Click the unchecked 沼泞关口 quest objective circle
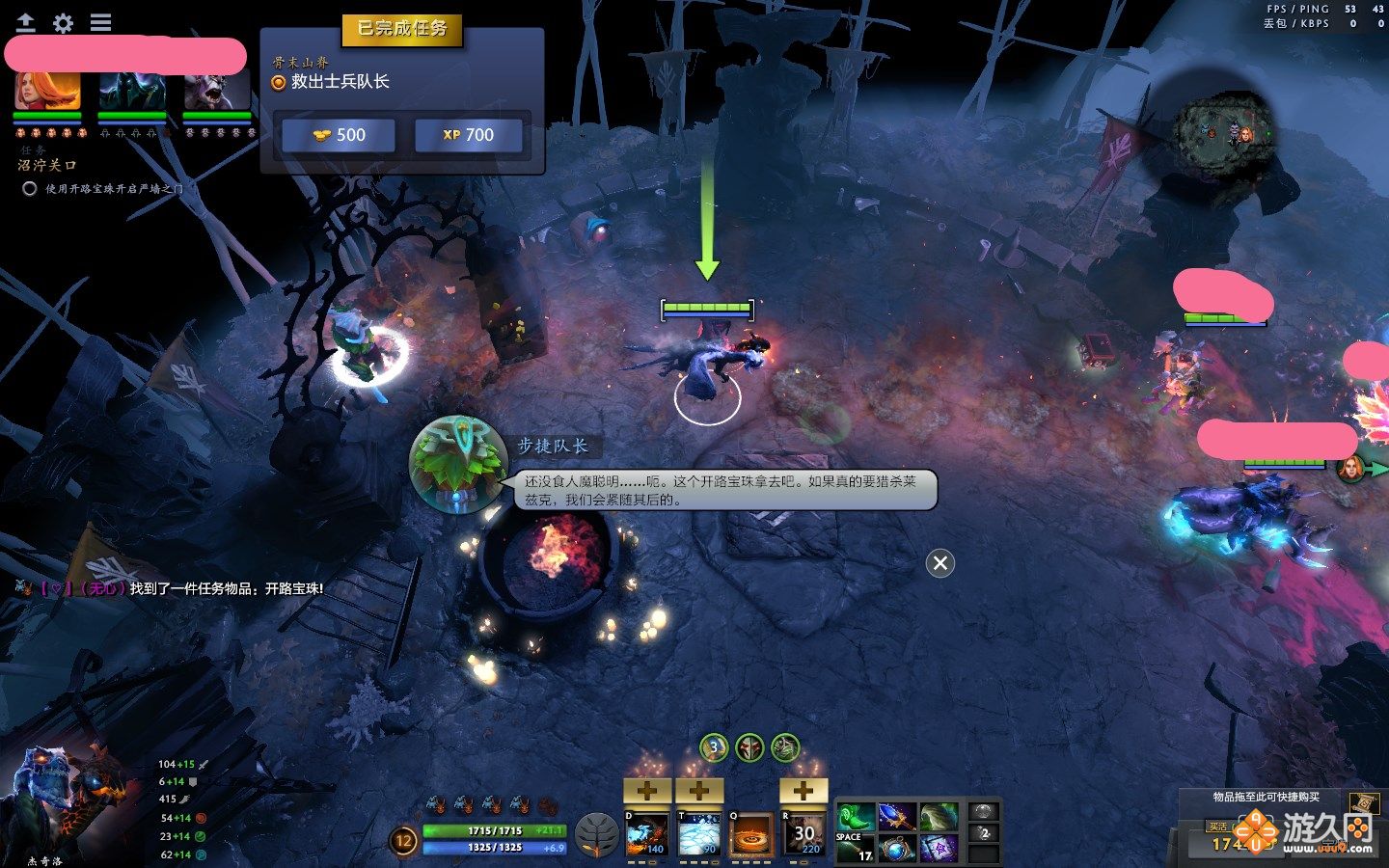Viewport: 1389px width, 868px height. pyautogui.click(x=30, y=190)
